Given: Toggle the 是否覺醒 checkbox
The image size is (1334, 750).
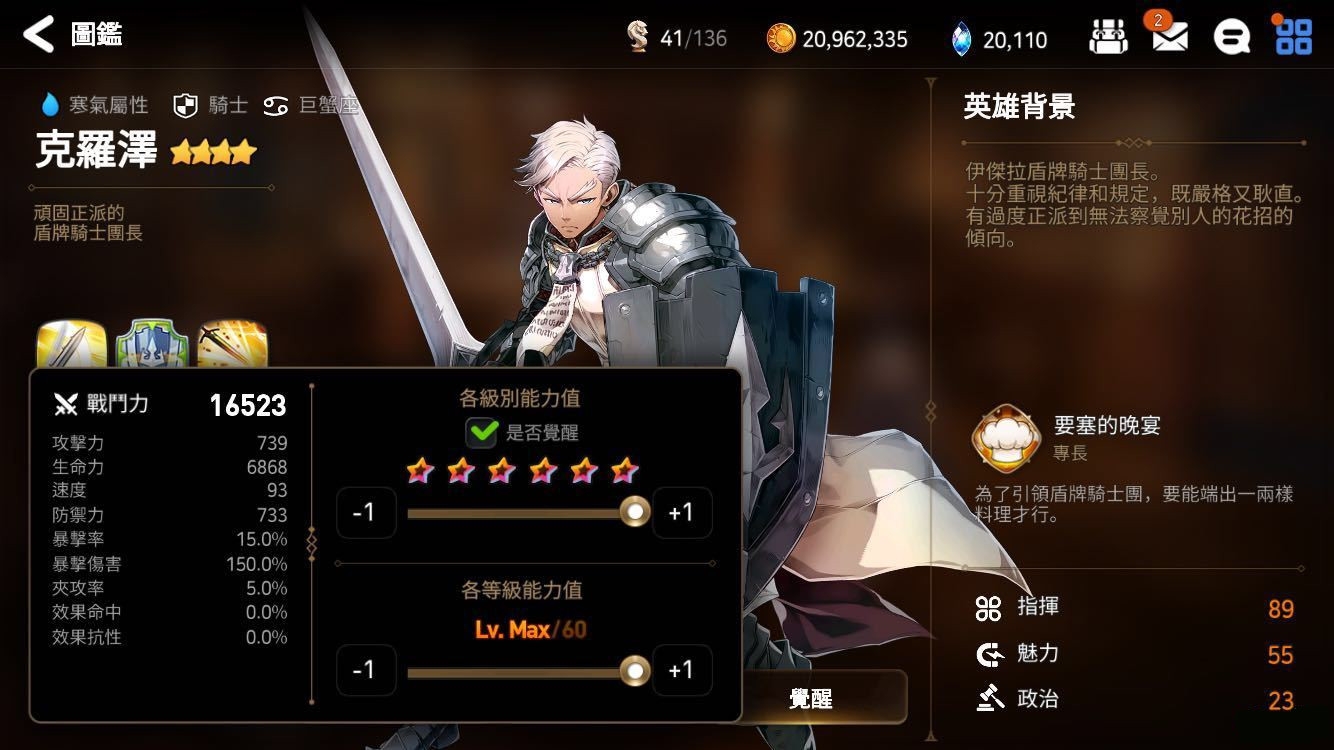Looking at the screenshot, I should tap(482, 433).
